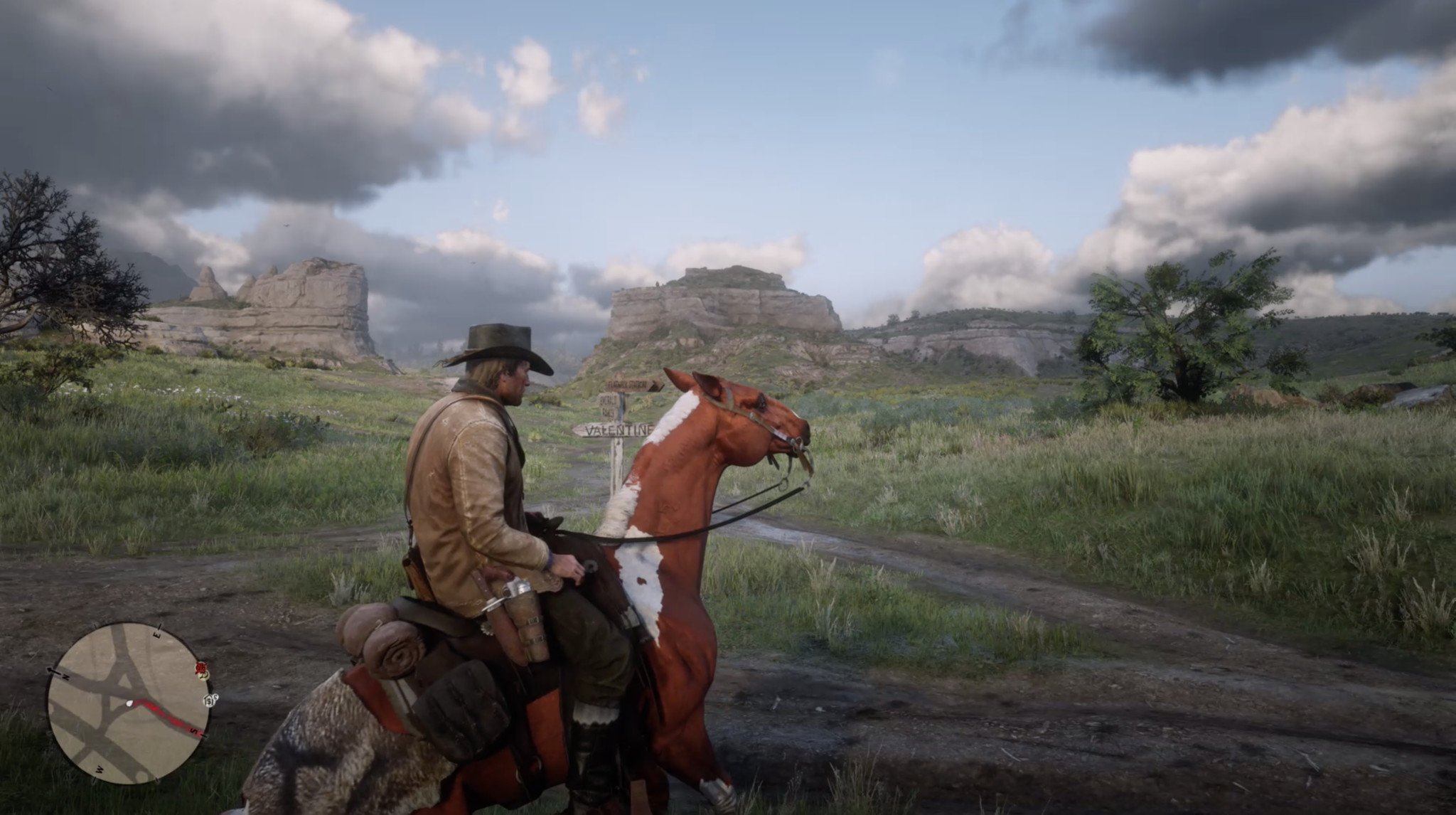Select the north-pointing arrow outside the minimap edge
The image size is (1456, 815).
tap(51, 669)
